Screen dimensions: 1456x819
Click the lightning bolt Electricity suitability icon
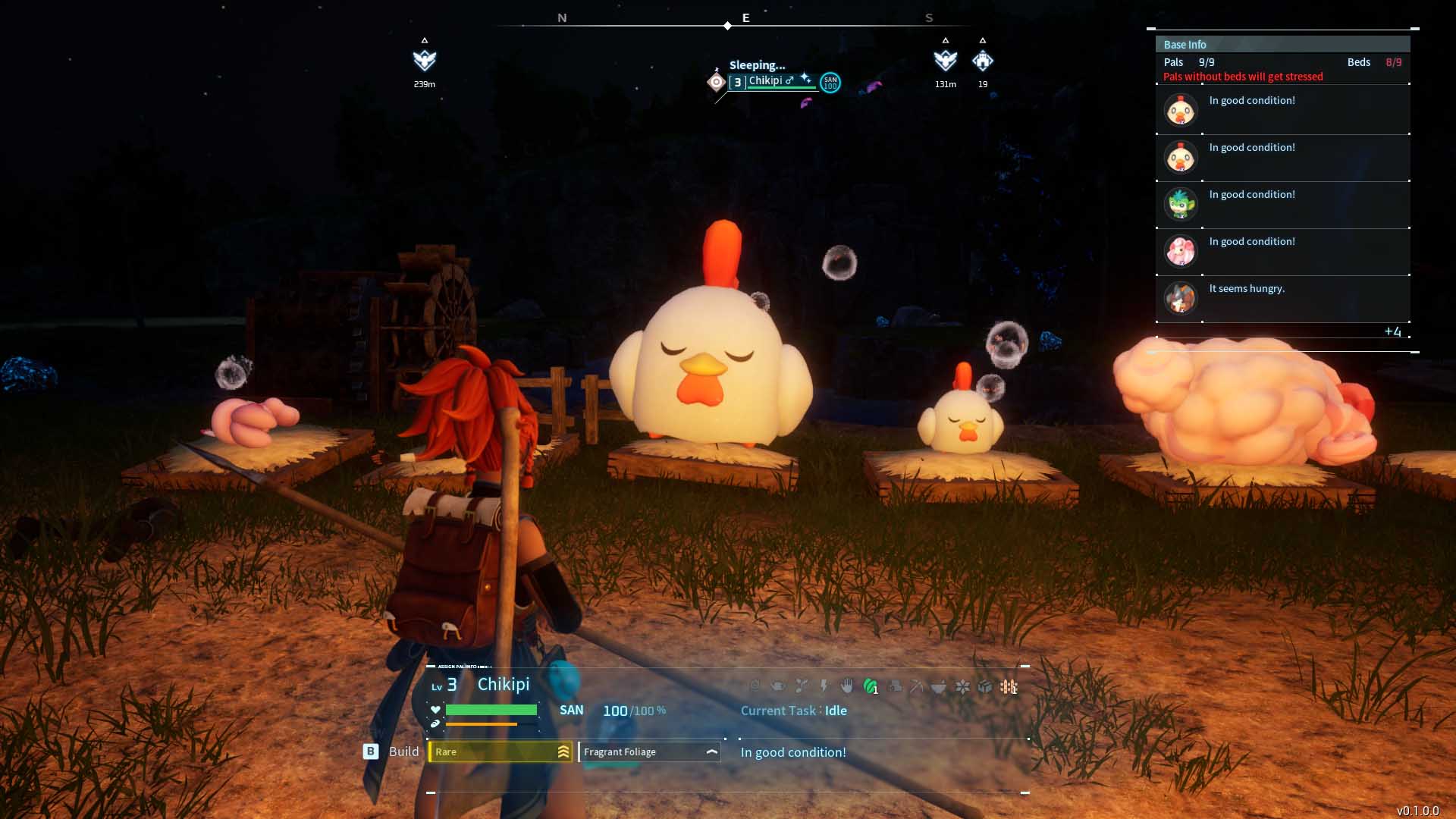(x=824, y=686)
